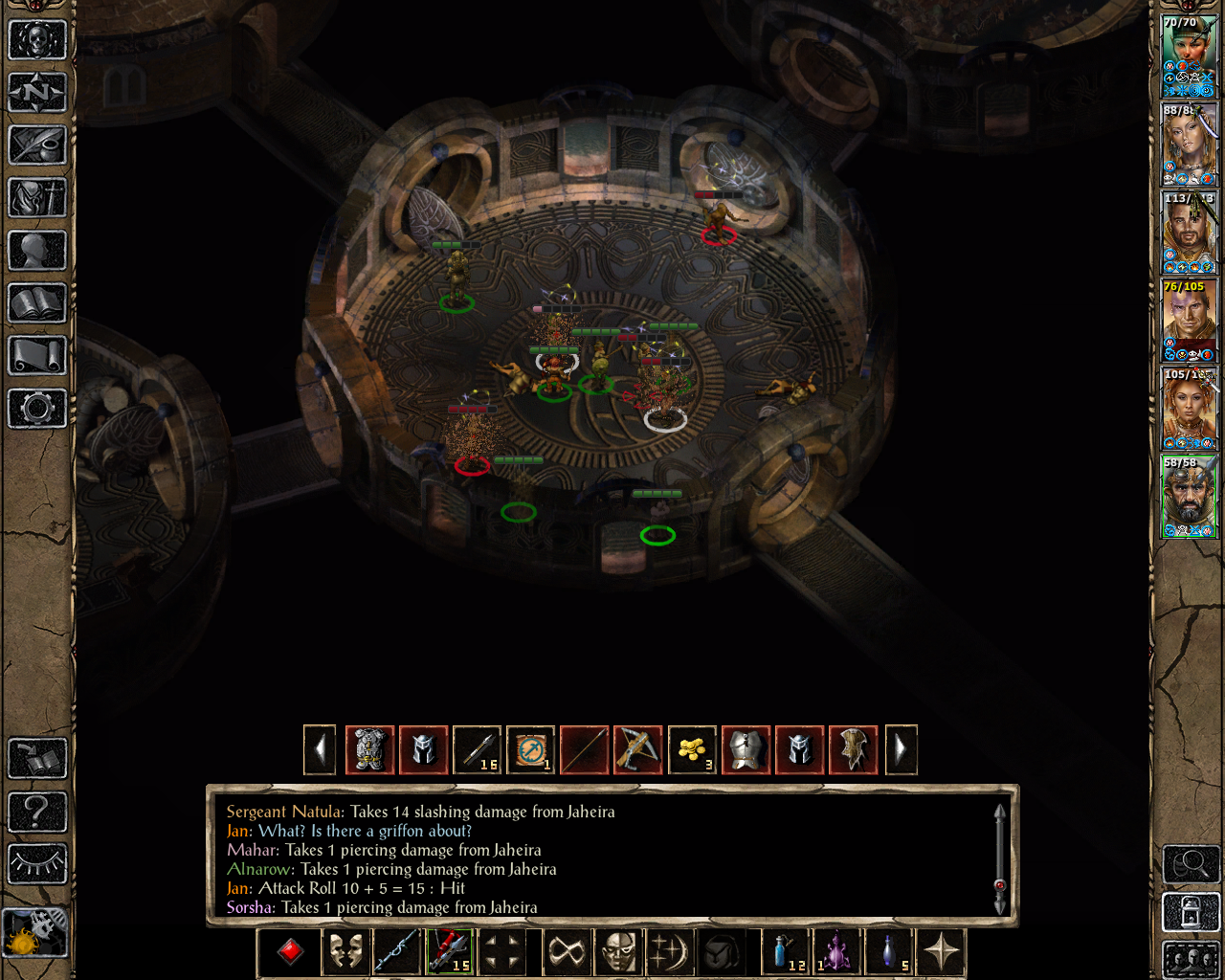Click the skull button in the sidebar

37,40
